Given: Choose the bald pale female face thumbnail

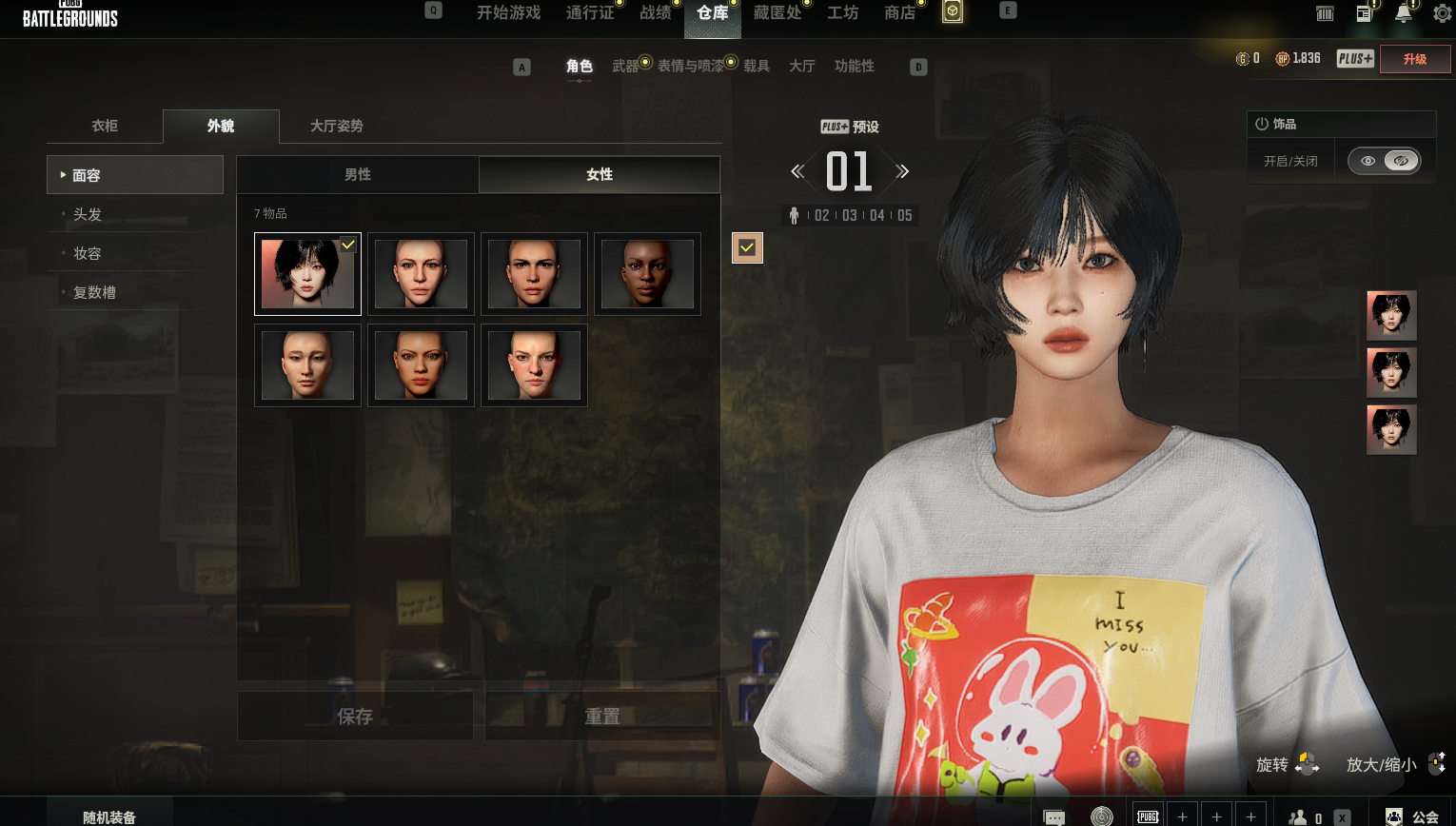Looking at the screenshot, I should pyautogui.click(x=307, y=365).
